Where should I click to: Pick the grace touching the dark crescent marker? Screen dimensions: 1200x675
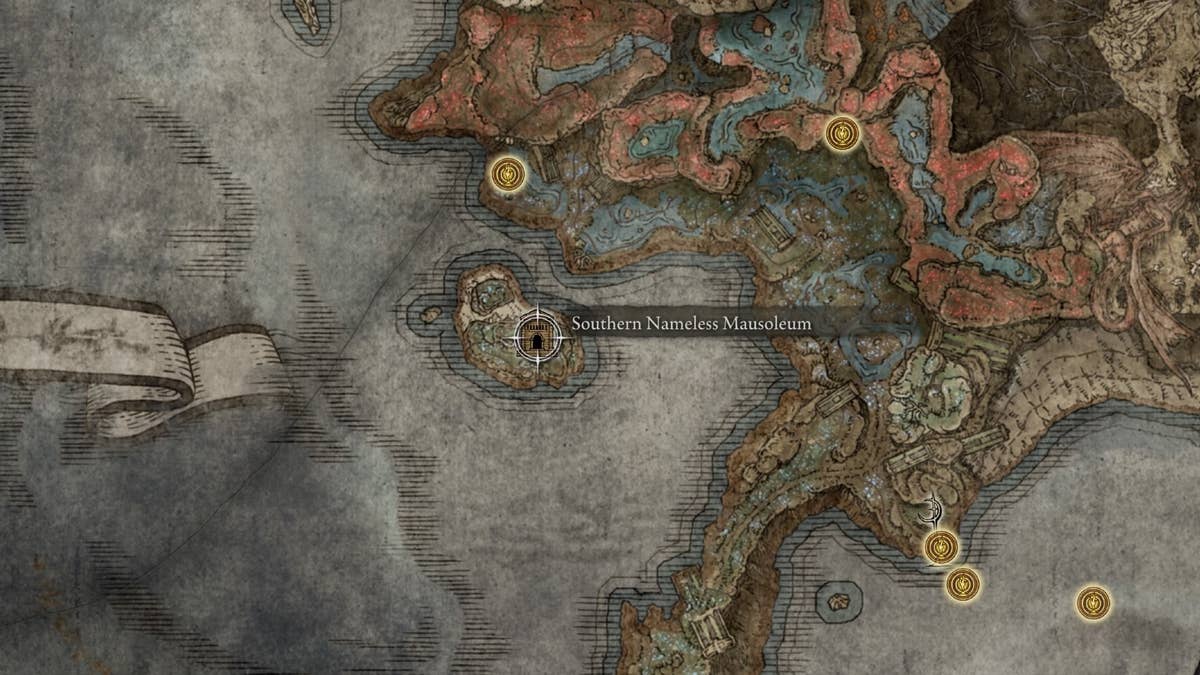pyautogui.click(x=941, y=547)
